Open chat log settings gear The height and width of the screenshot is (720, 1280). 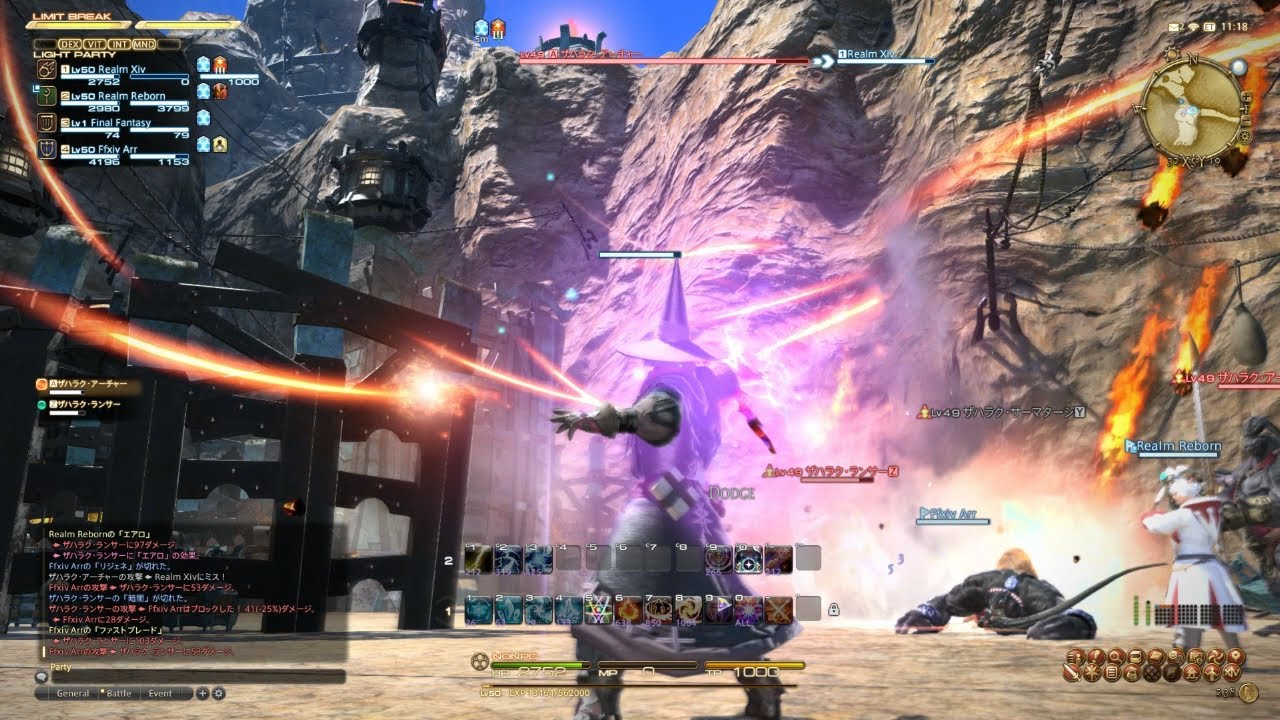218,693
